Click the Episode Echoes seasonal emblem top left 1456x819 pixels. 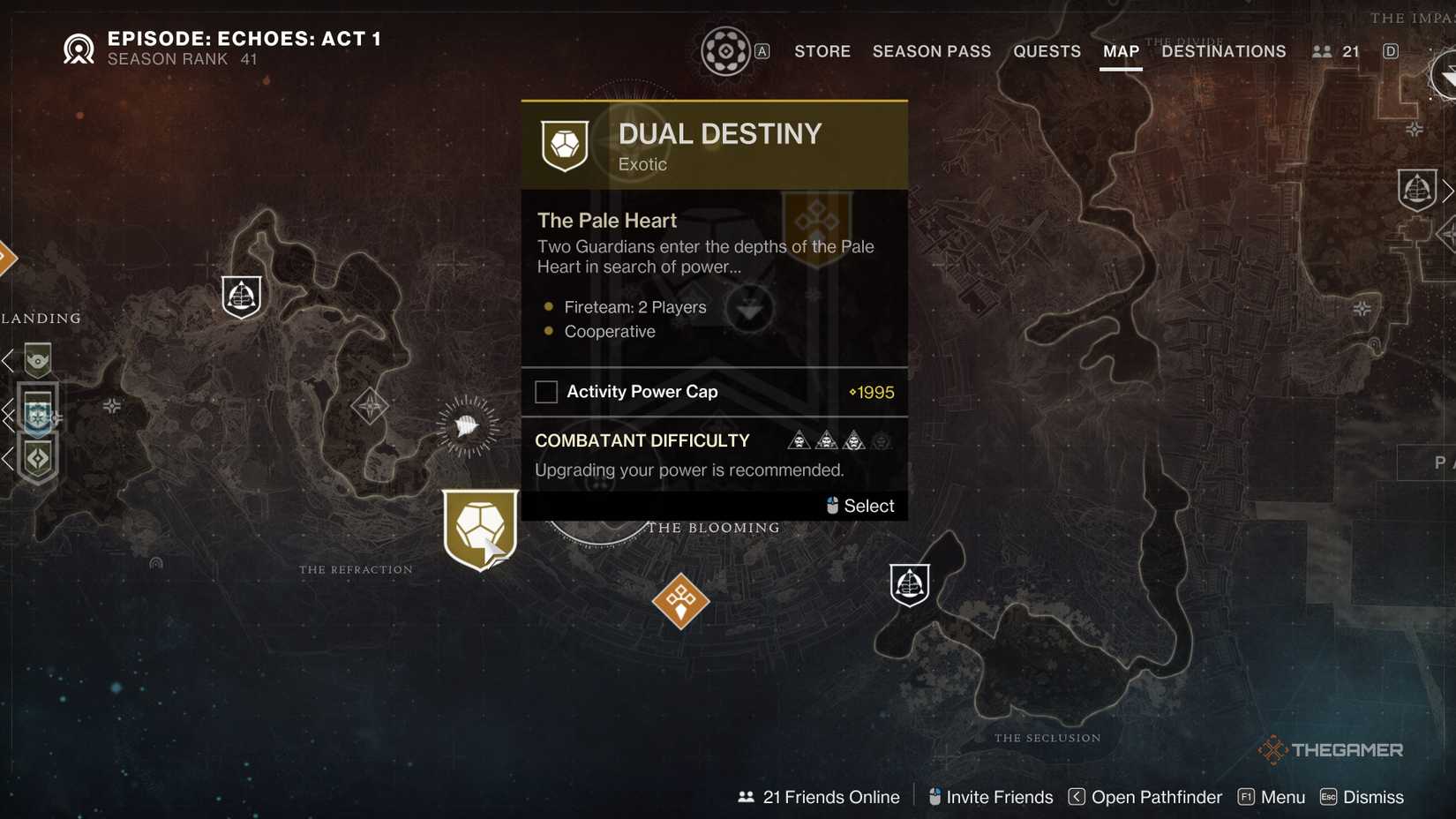[x=79, y=48]
